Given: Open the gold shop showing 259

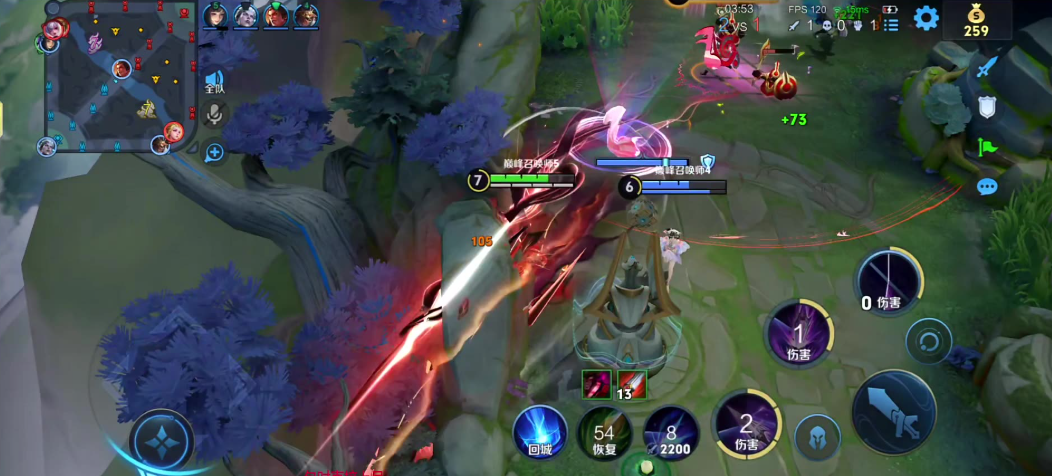Looking at the screenshot, I should pos(976,19).
